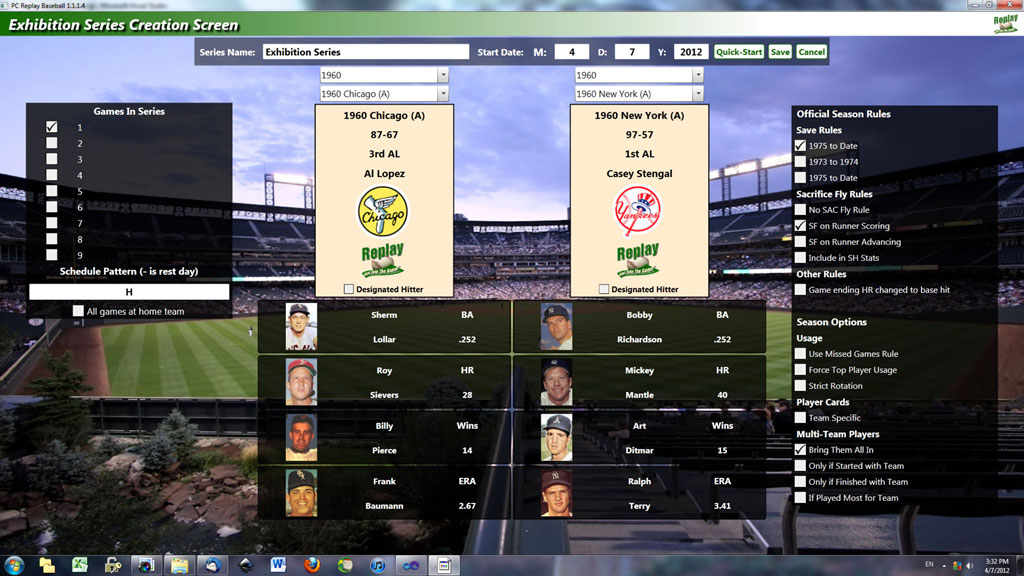
Task: Edit the Schedule Pattern field
Action: coord(129,292)
